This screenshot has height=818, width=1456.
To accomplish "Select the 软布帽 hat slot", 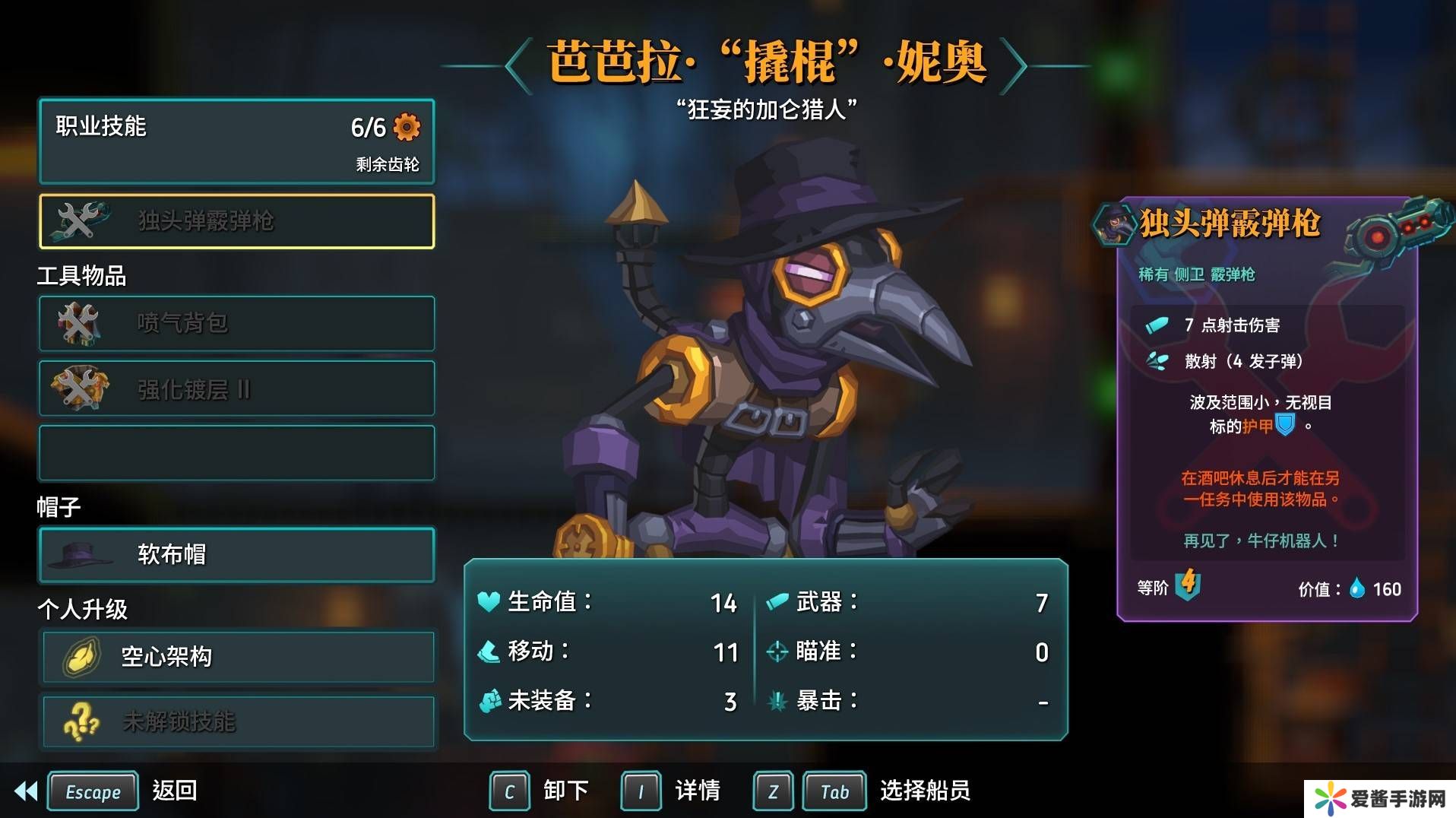I will (x=236, y=555).
